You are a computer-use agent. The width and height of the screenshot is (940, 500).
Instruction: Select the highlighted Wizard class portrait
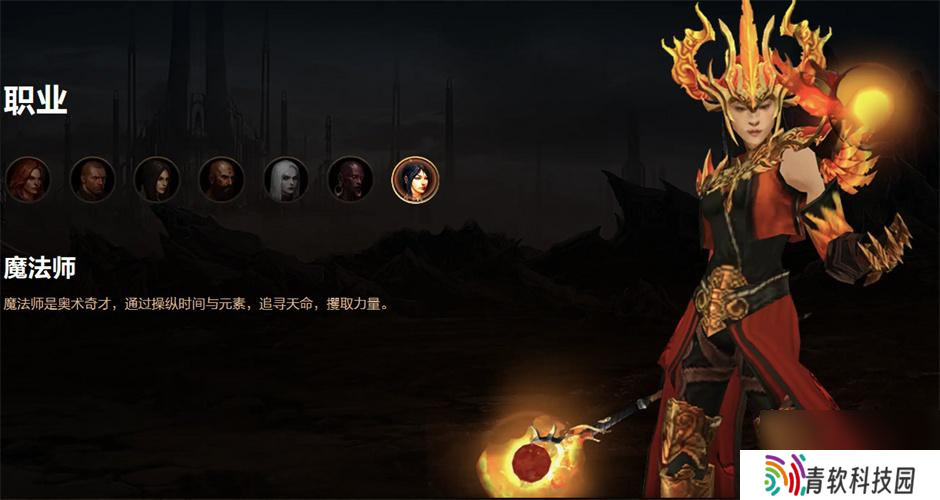coord(415,180)
